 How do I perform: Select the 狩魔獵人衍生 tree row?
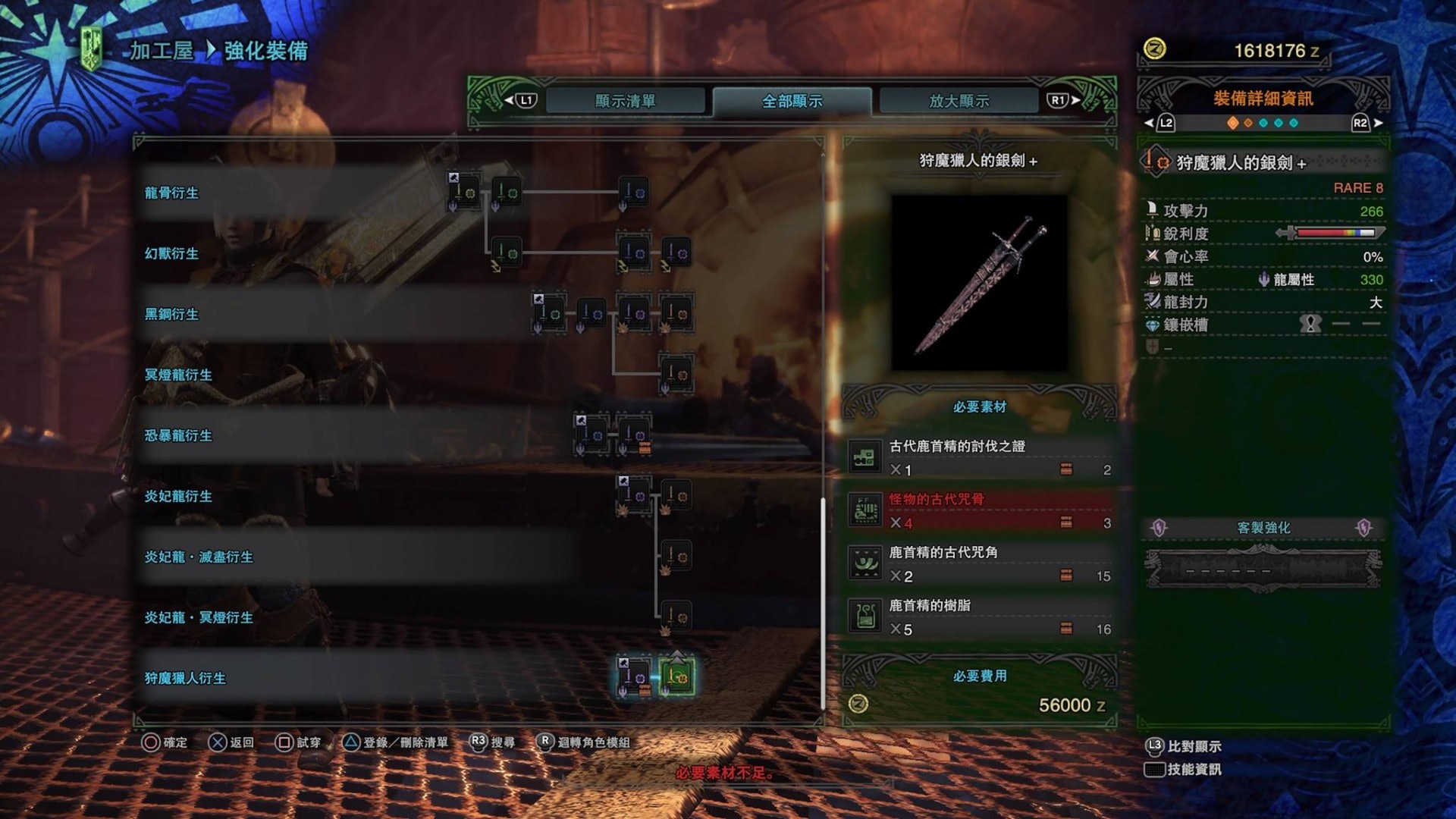(x=185, y=678)
